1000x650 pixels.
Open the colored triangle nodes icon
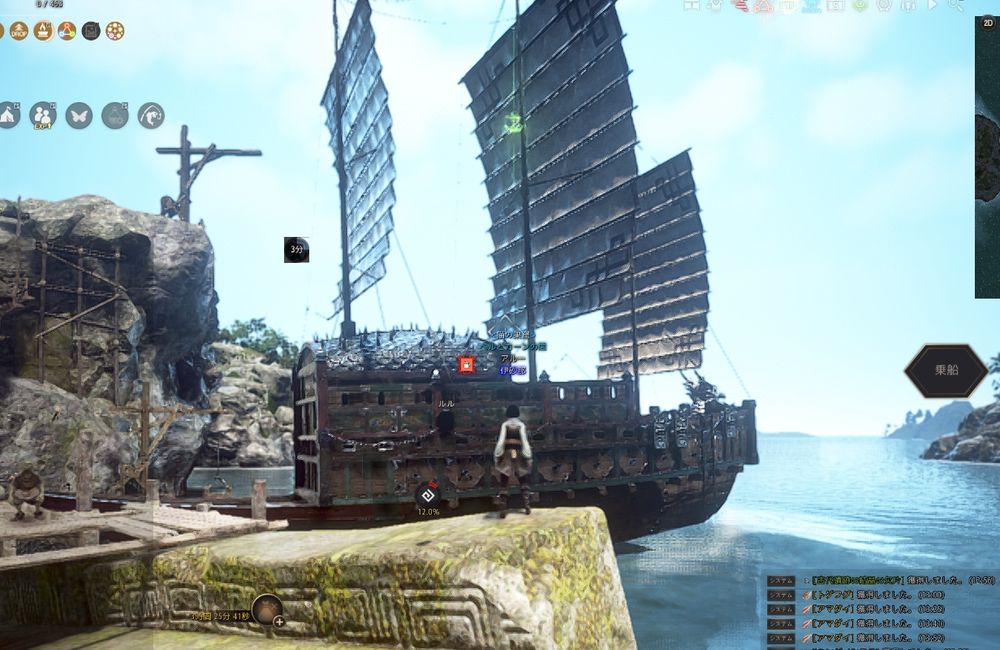tap(67, 31)
